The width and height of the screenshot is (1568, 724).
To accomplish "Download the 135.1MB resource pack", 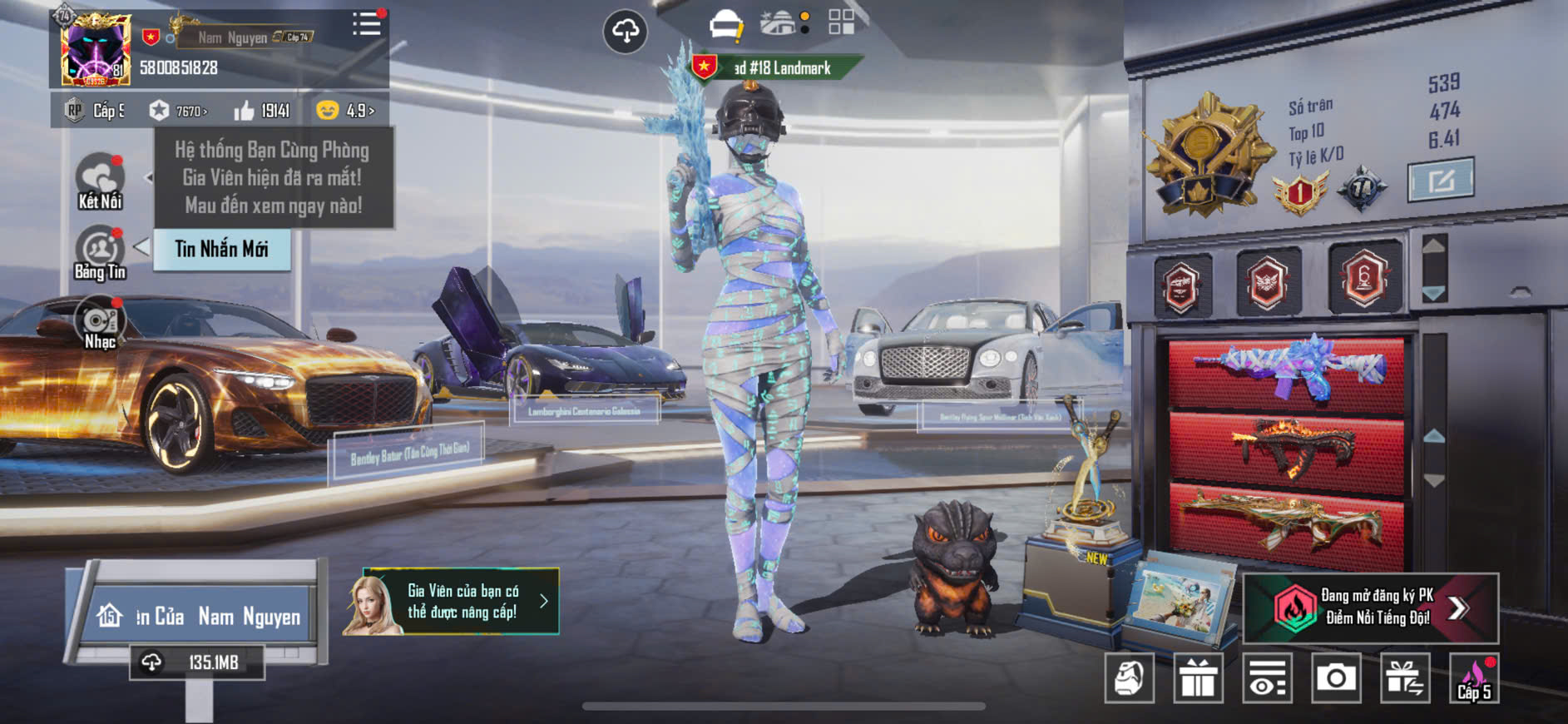I will click(x=197, y=662).
